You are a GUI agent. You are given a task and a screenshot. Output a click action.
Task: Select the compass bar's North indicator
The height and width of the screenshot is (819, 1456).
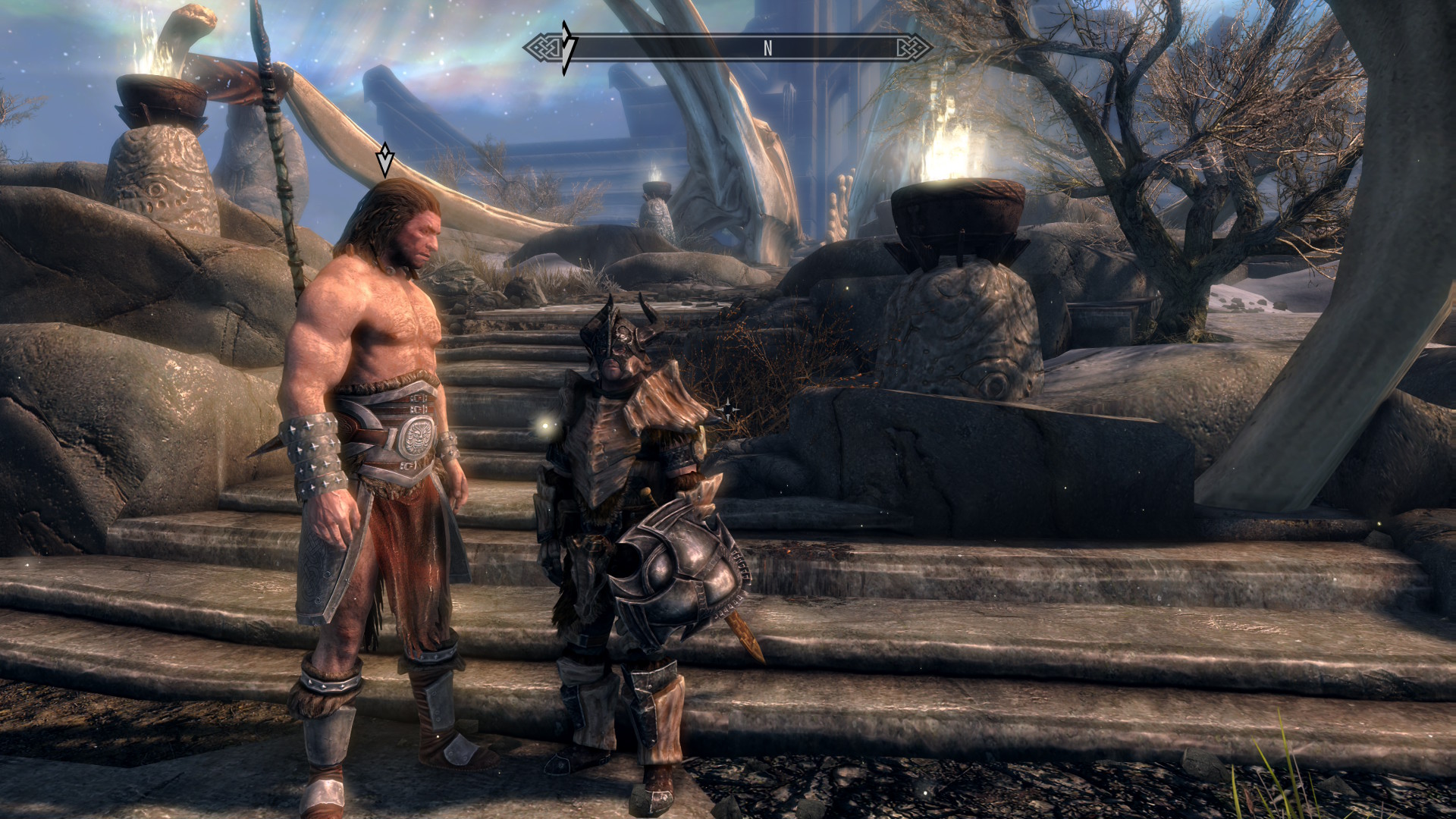point(767,49)
